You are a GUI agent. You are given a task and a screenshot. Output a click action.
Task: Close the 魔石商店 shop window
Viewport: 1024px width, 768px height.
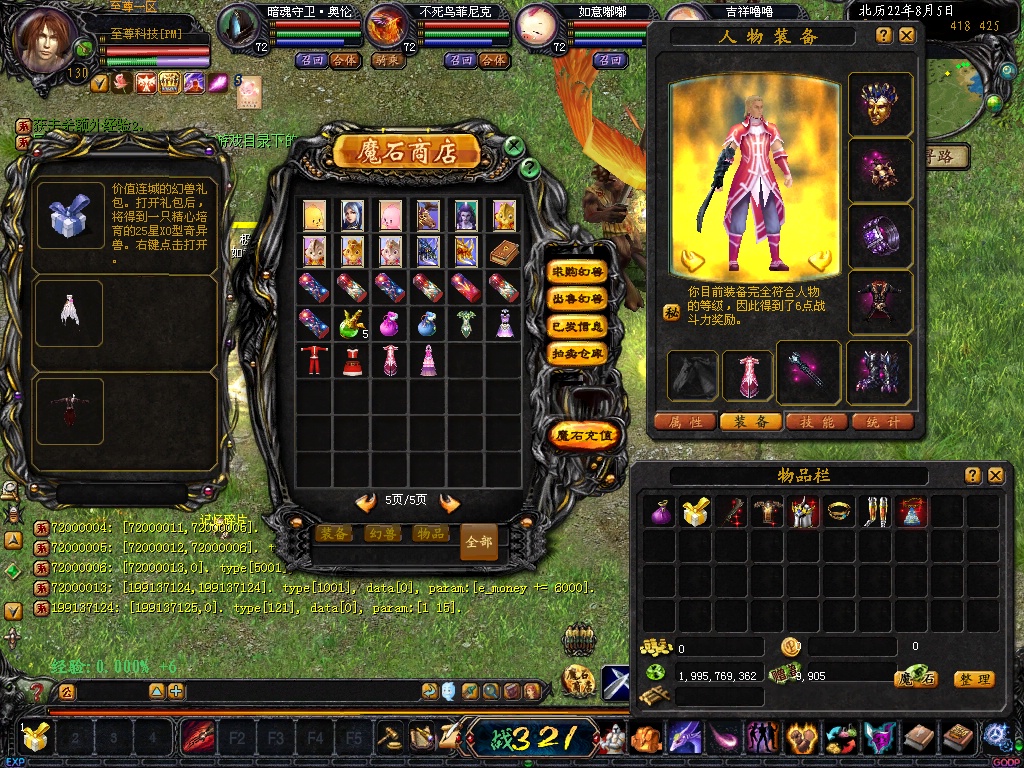click(513, 146)
